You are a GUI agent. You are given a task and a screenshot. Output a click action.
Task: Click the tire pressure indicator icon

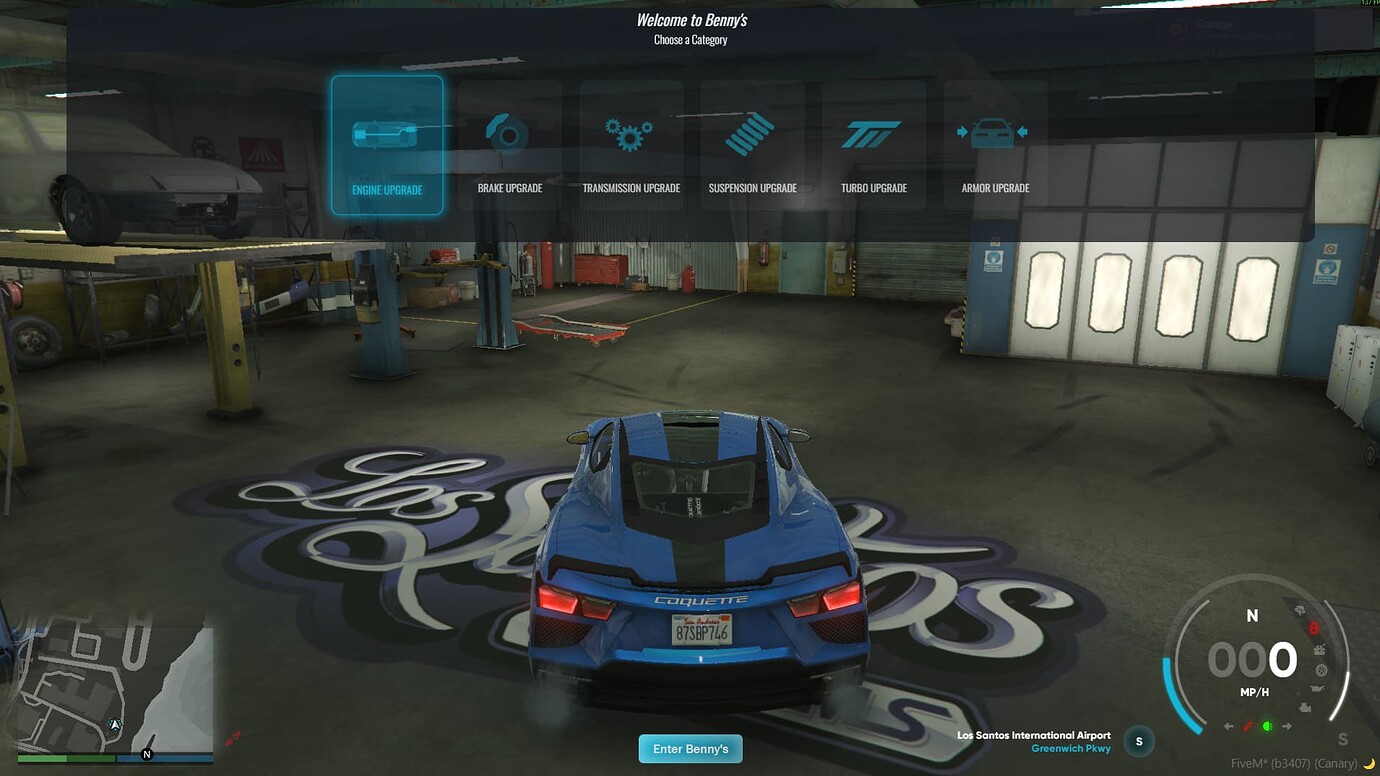tap(1322, 670)
